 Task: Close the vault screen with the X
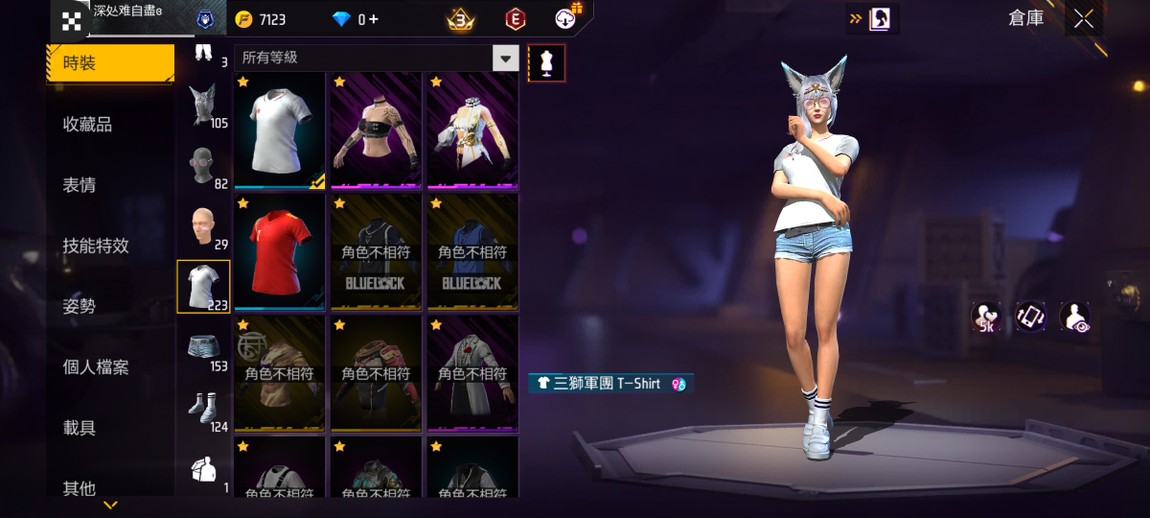coord(1083,19)
